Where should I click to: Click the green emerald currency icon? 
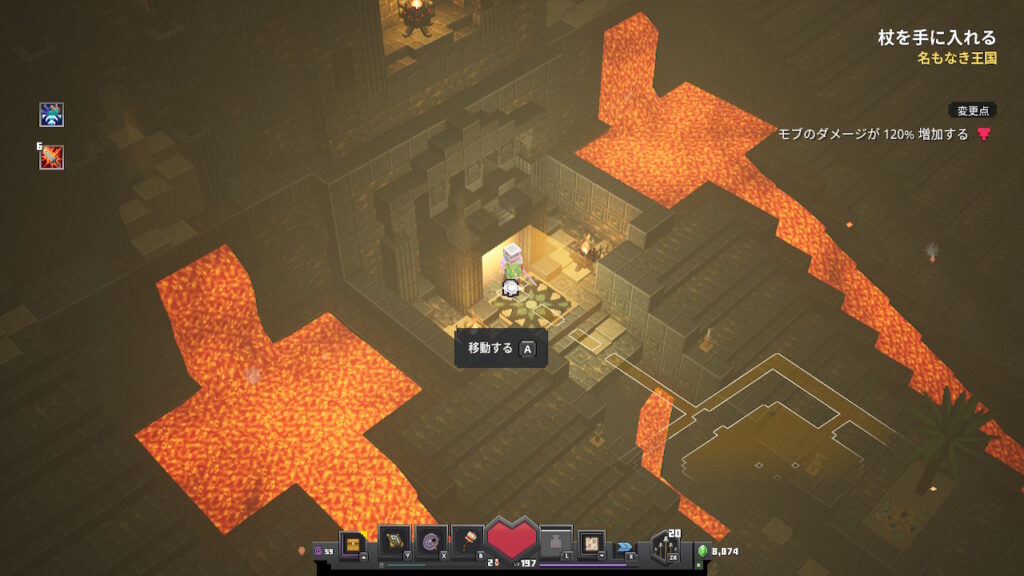[702, 550]
